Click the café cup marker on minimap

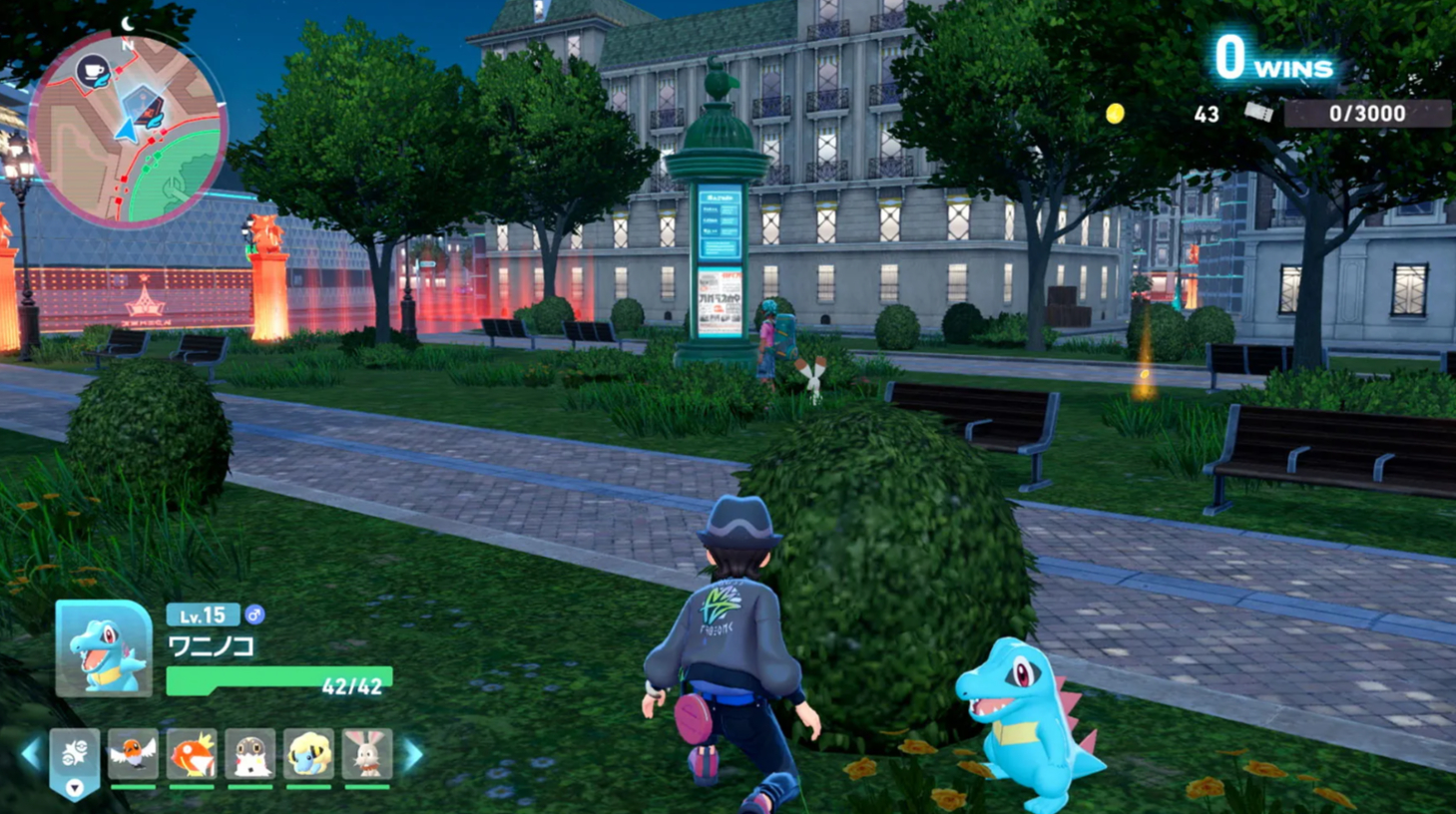(93, 72)
